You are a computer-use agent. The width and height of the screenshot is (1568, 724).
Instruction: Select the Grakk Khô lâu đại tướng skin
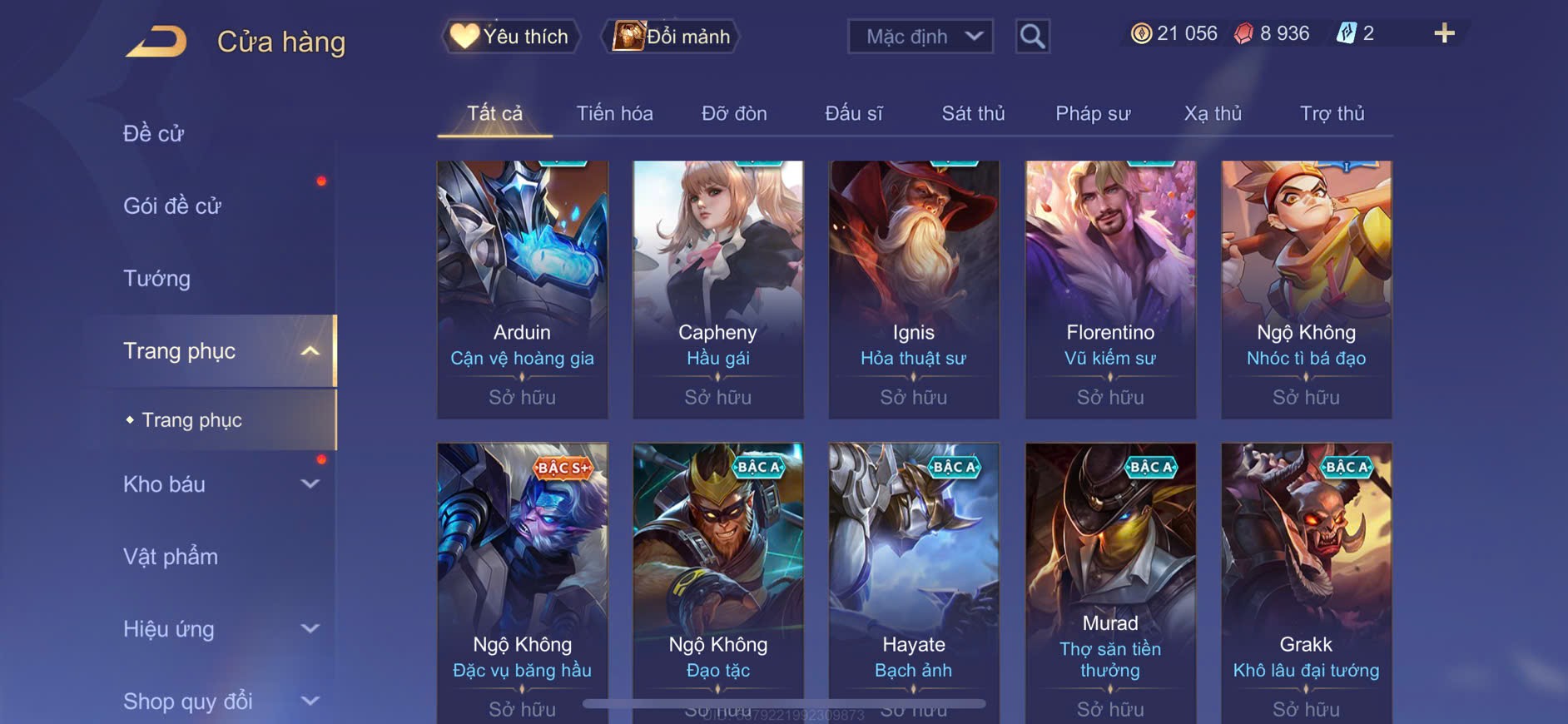pyautogui.click(x=1306, y=583)
